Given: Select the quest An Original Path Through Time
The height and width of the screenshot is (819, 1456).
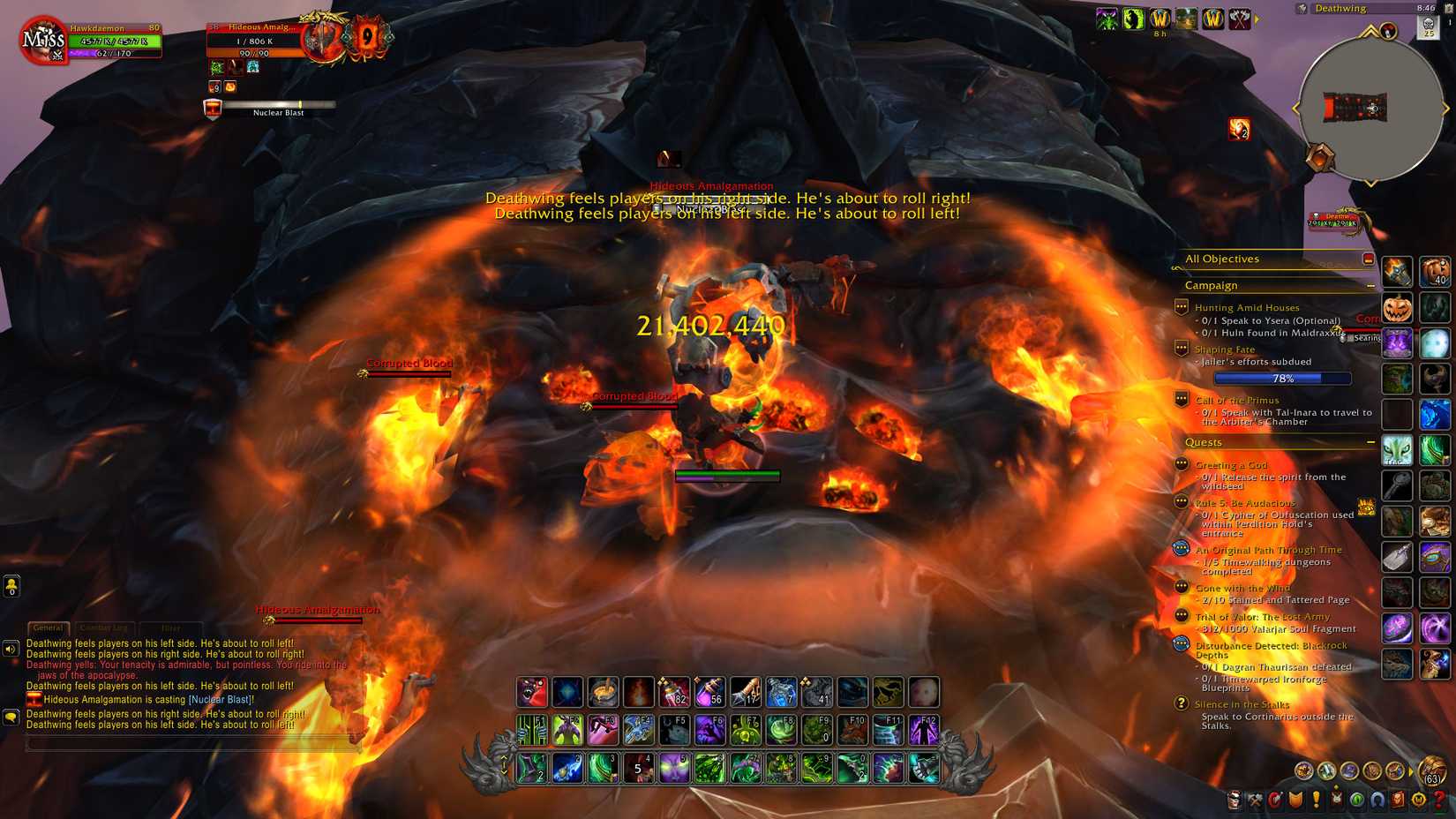Looking at the screenshot, I should (1269, 549).
